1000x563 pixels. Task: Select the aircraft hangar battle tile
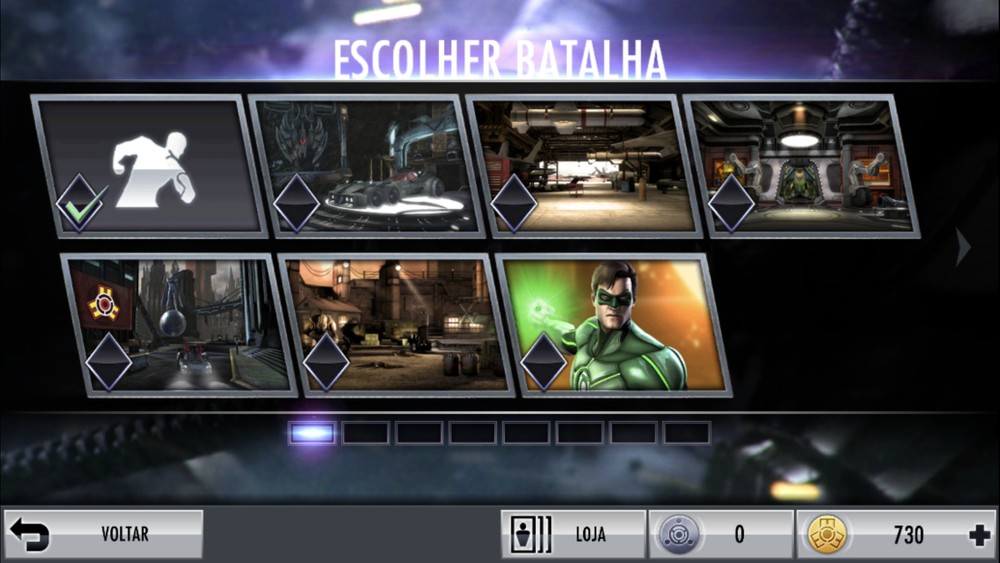(x=585, y=166)
